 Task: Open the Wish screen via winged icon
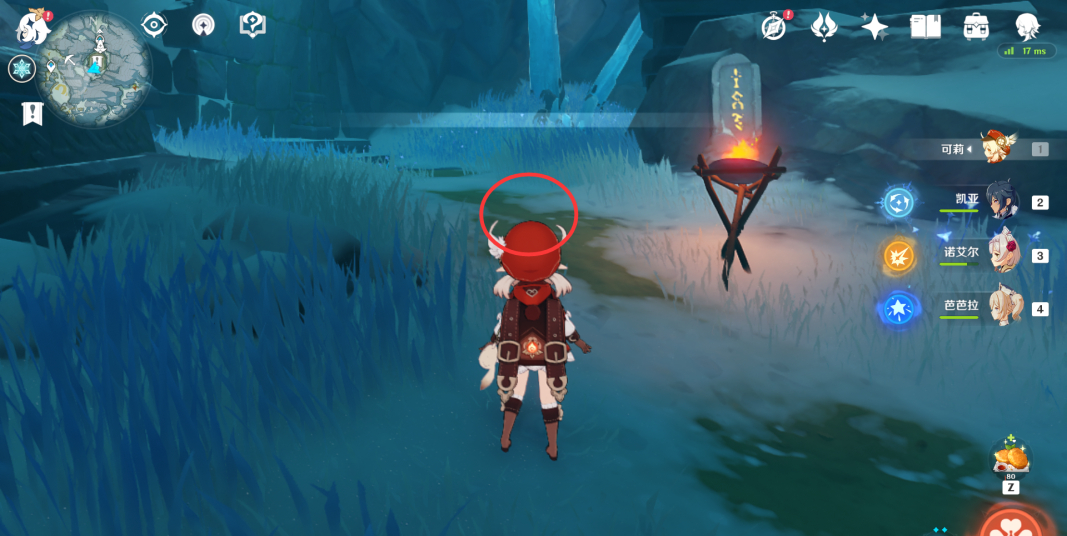(823, 27)
